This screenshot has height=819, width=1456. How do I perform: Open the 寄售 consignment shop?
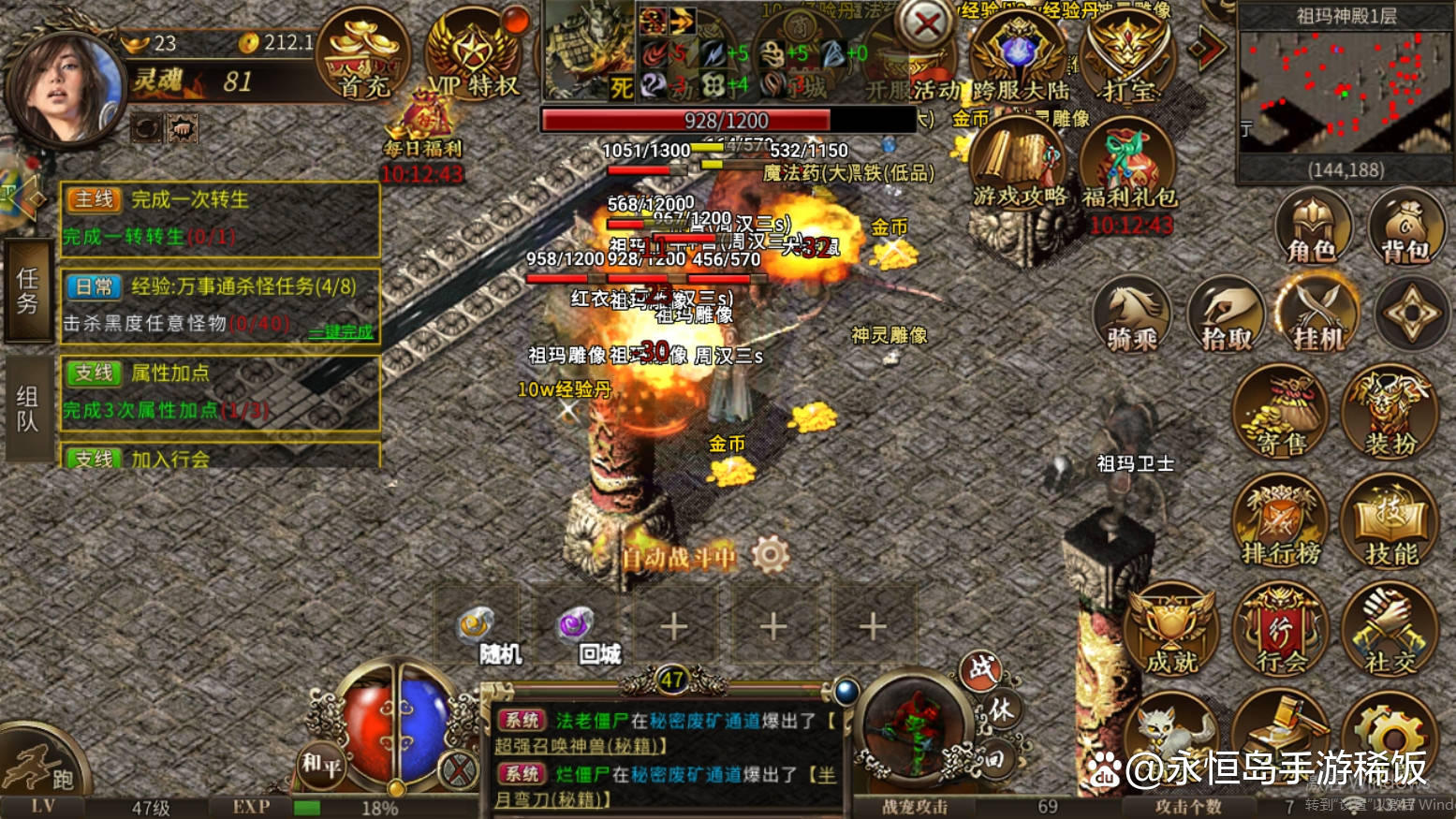[x=1280, y=414]
